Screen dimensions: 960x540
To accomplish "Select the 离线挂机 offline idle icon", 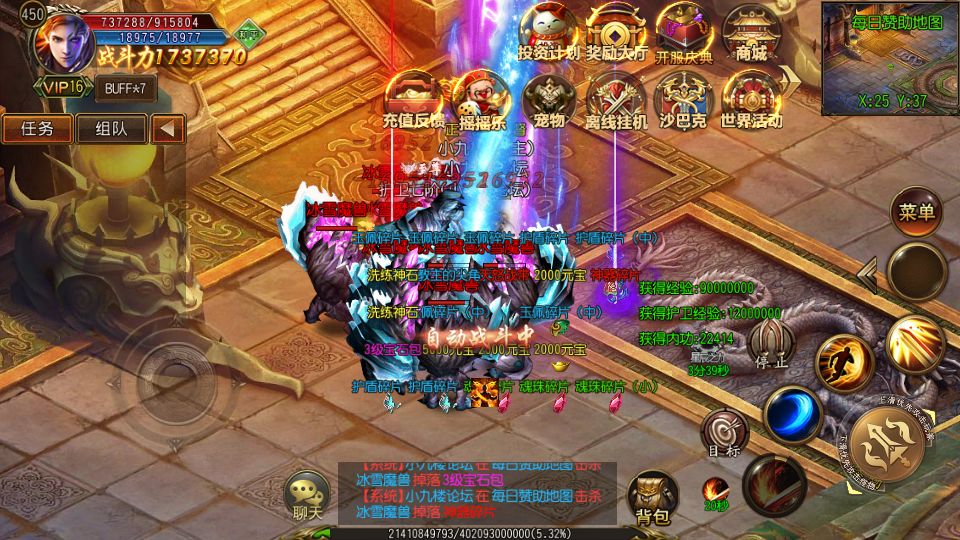I will click(x=616, y=100).
